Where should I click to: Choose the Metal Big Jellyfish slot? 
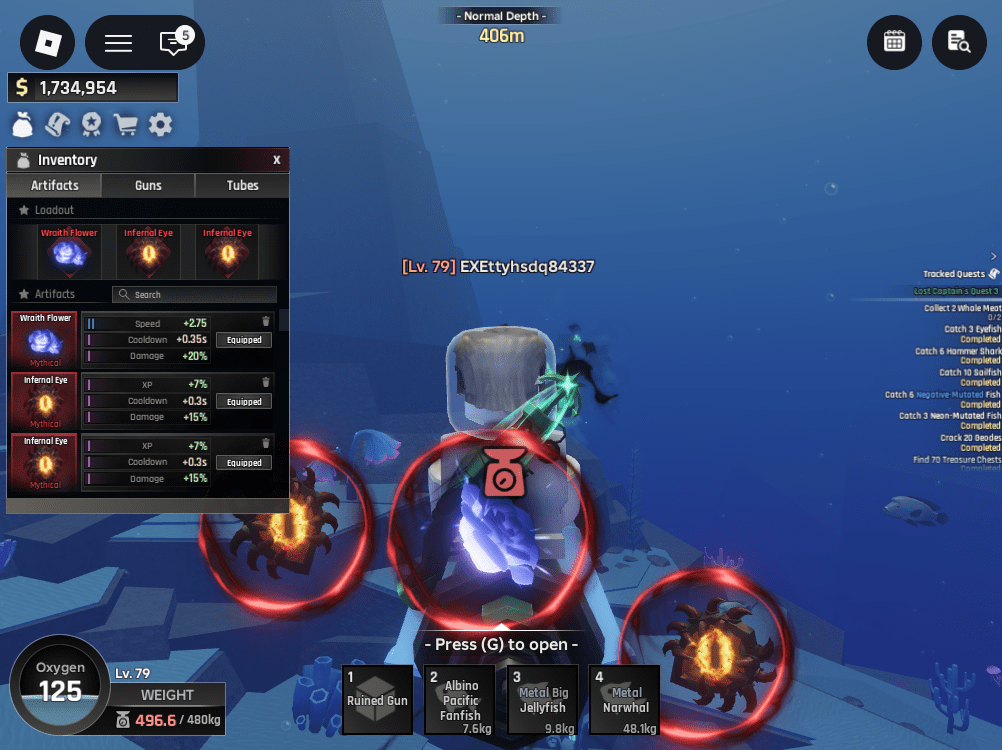543,699
